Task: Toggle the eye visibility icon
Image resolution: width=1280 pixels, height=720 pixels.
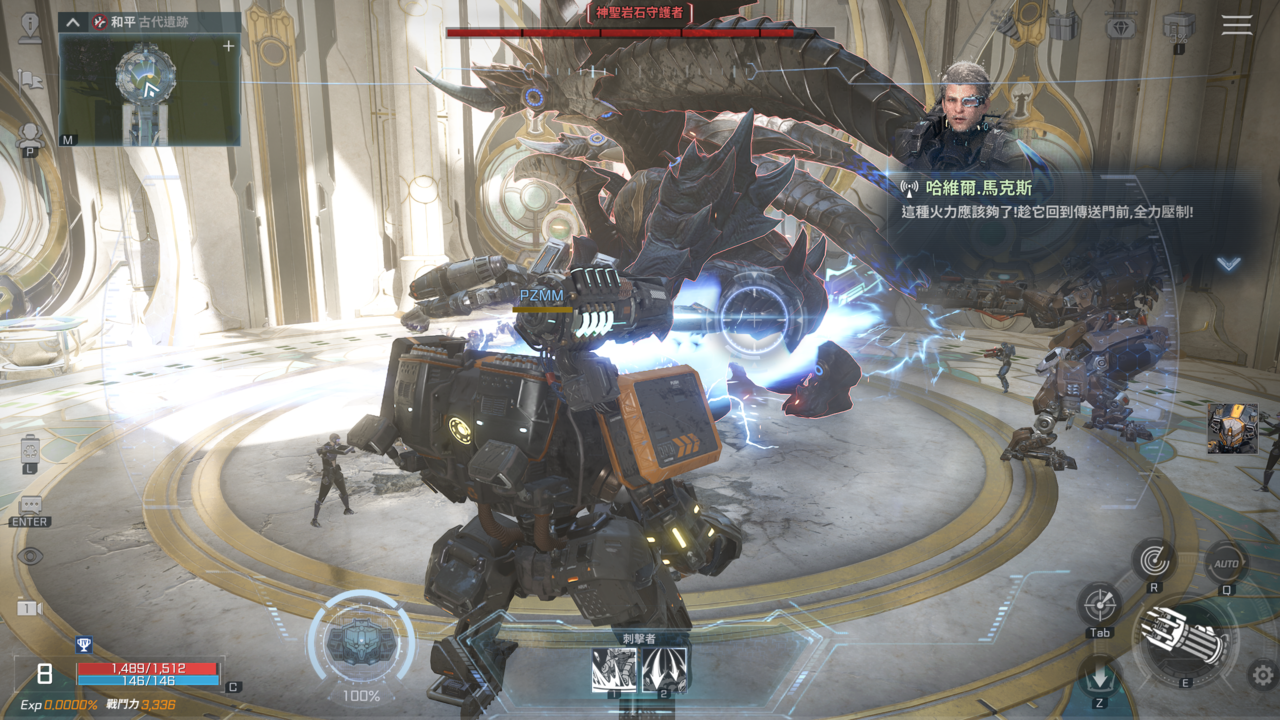Action: 30,556
